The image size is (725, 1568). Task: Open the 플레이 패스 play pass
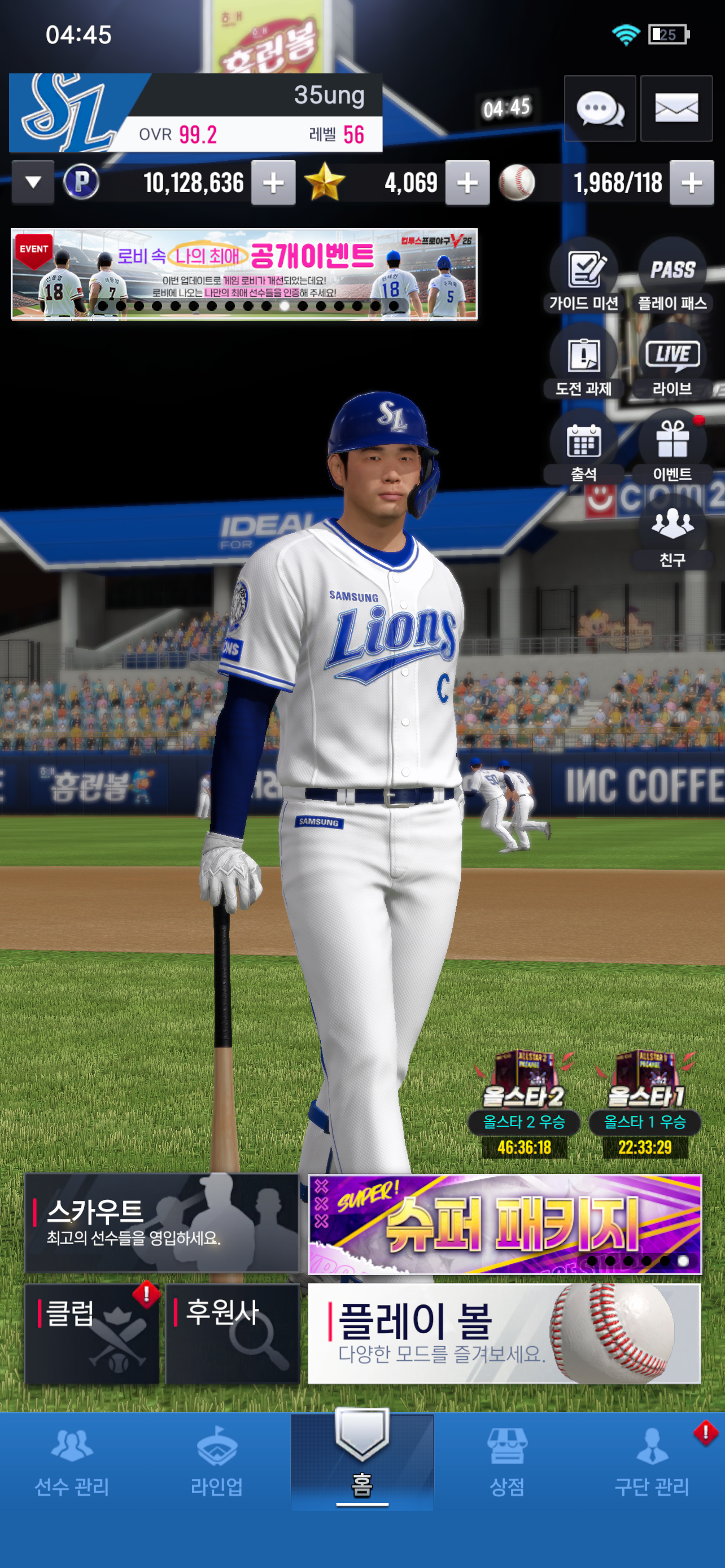click(672, 277)
